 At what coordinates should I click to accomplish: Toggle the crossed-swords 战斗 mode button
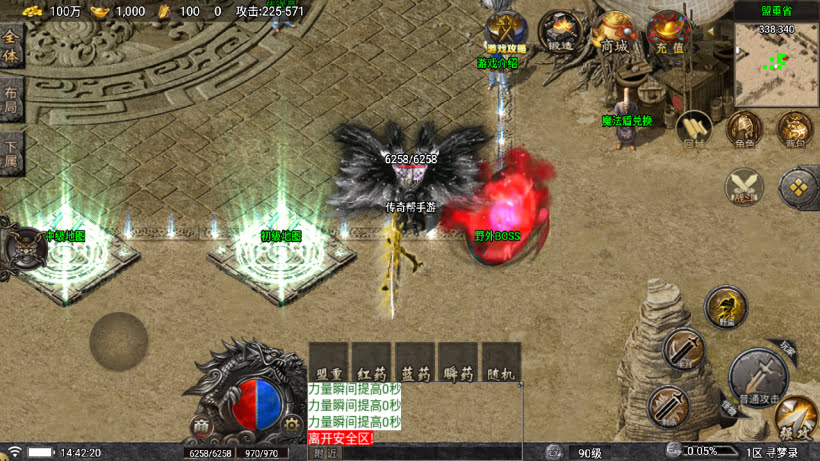click(x=744, y=186)
